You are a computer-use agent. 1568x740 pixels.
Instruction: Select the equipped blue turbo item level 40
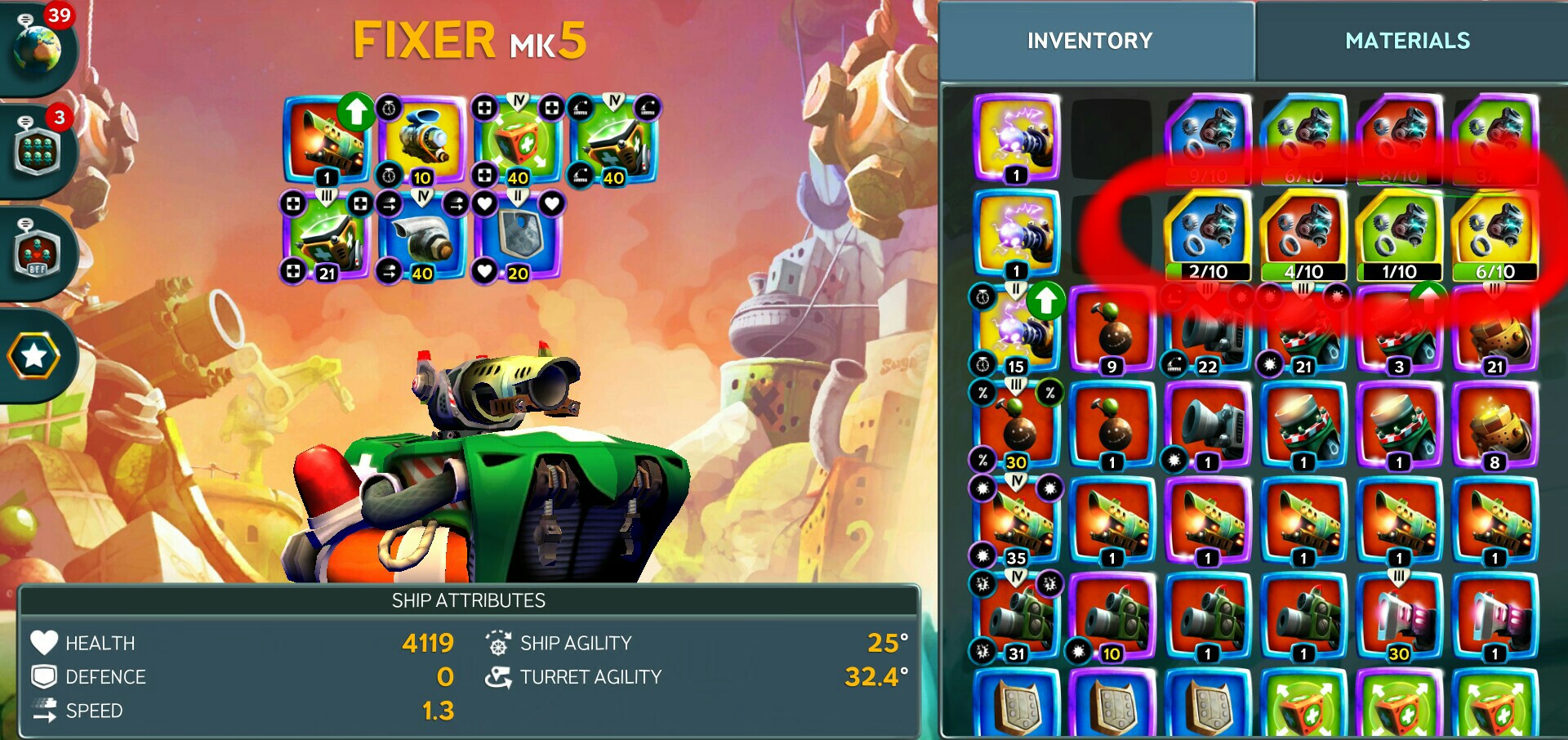pos(421,237)
